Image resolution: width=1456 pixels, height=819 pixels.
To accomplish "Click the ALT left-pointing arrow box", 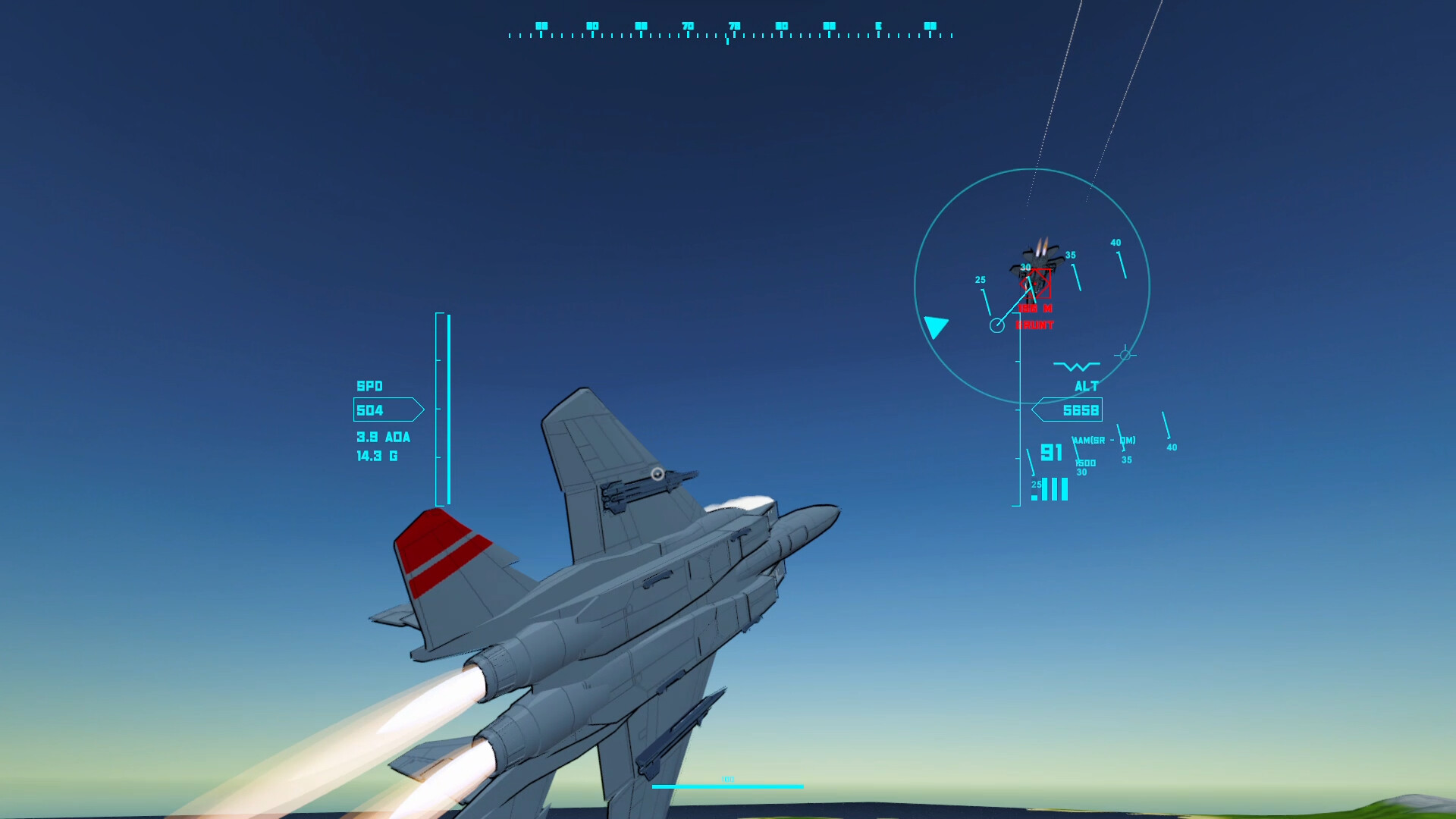I will (1039, 409).
